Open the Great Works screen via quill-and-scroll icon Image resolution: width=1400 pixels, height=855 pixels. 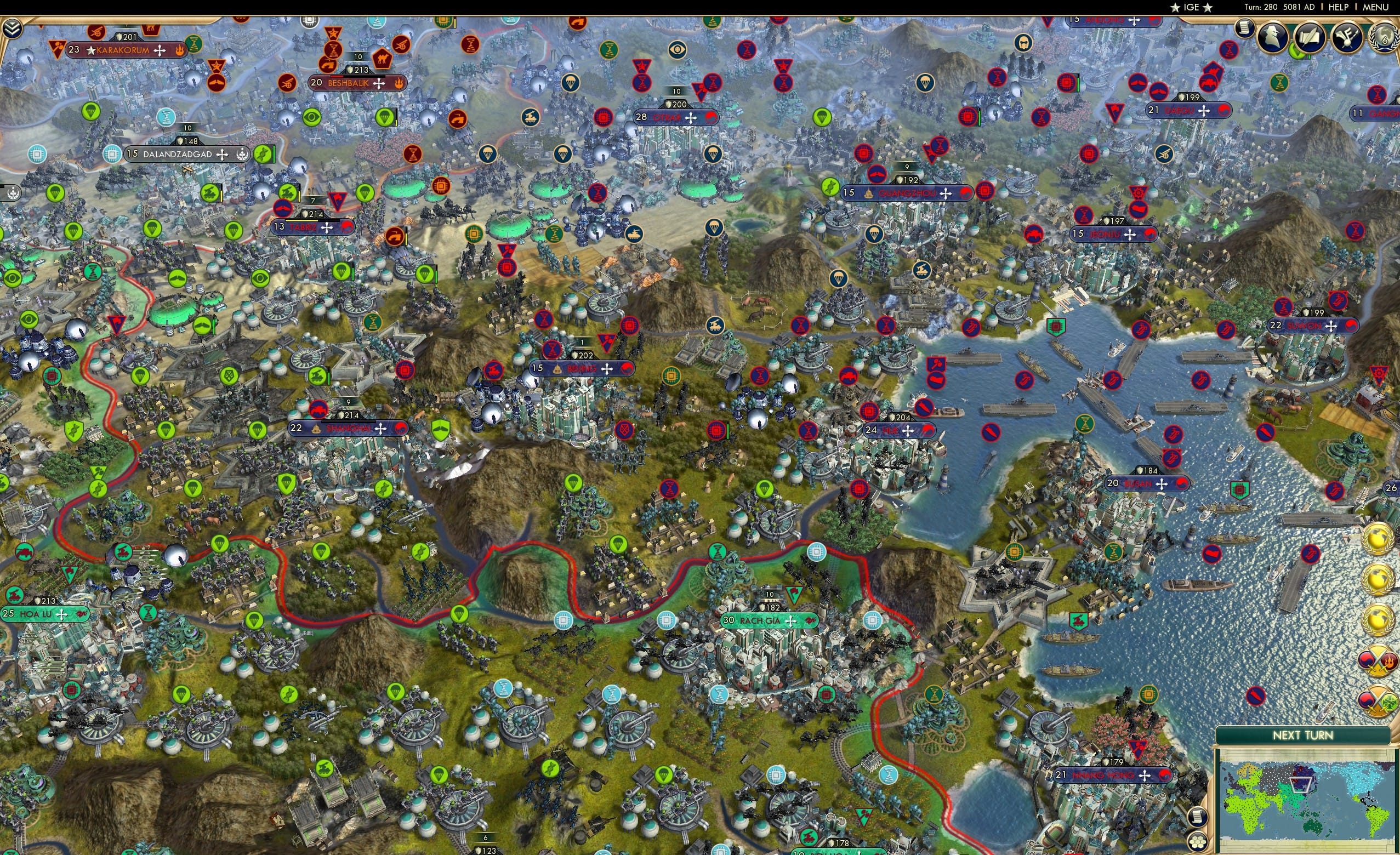point(1309,37)
